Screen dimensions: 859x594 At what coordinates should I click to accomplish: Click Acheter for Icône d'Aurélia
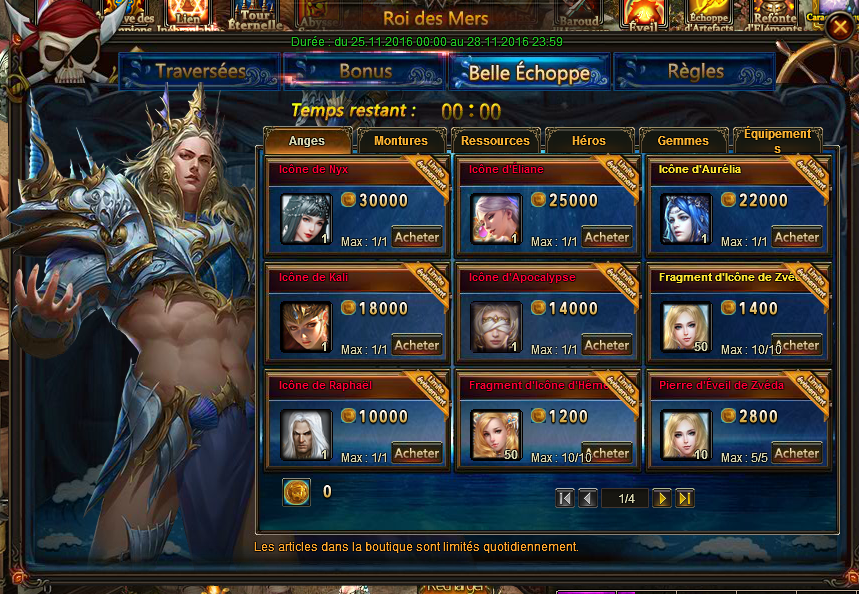pyautogui.click(x=797, y=238)
